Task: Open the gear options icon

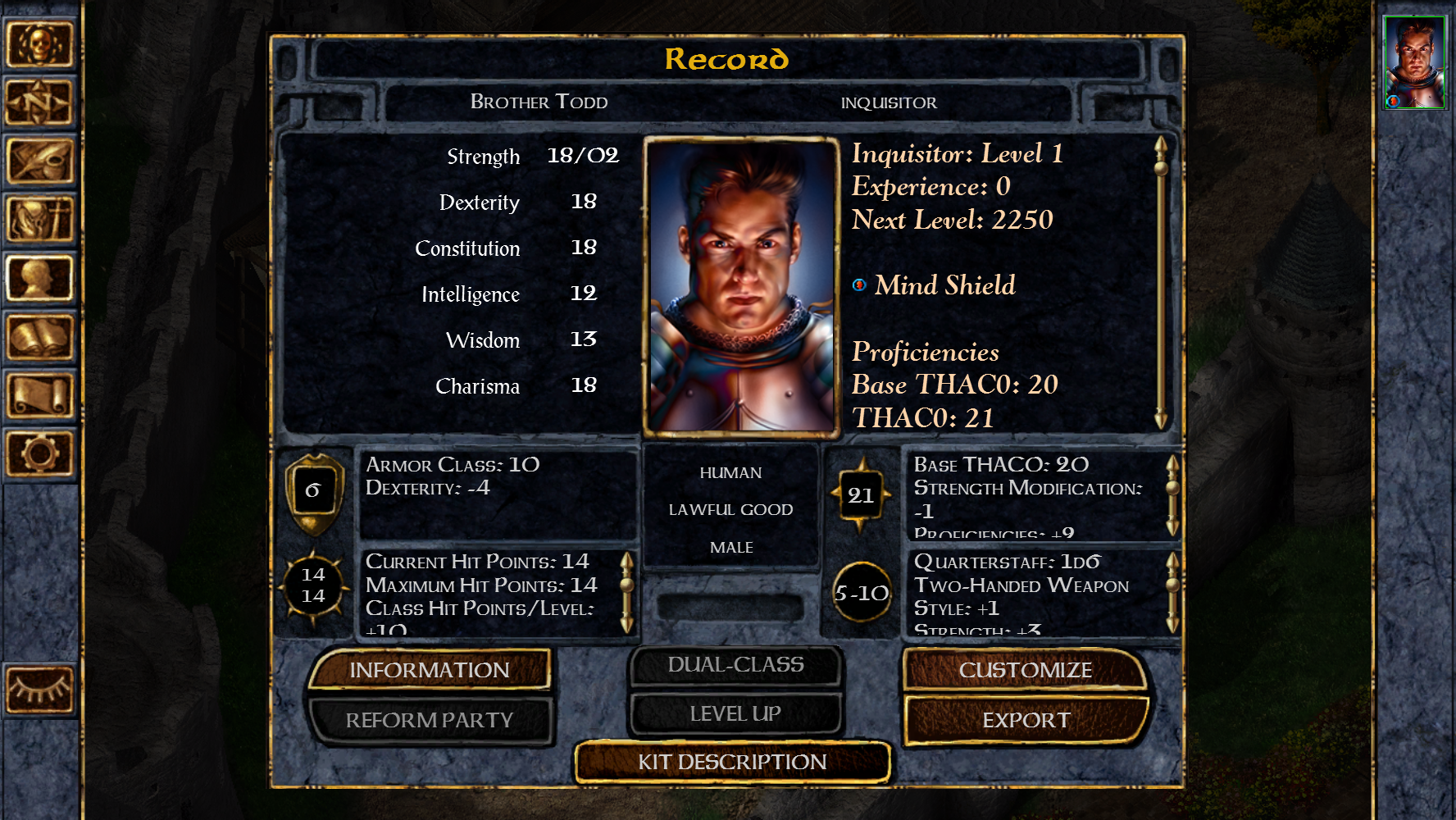Action: coord(39,453)
